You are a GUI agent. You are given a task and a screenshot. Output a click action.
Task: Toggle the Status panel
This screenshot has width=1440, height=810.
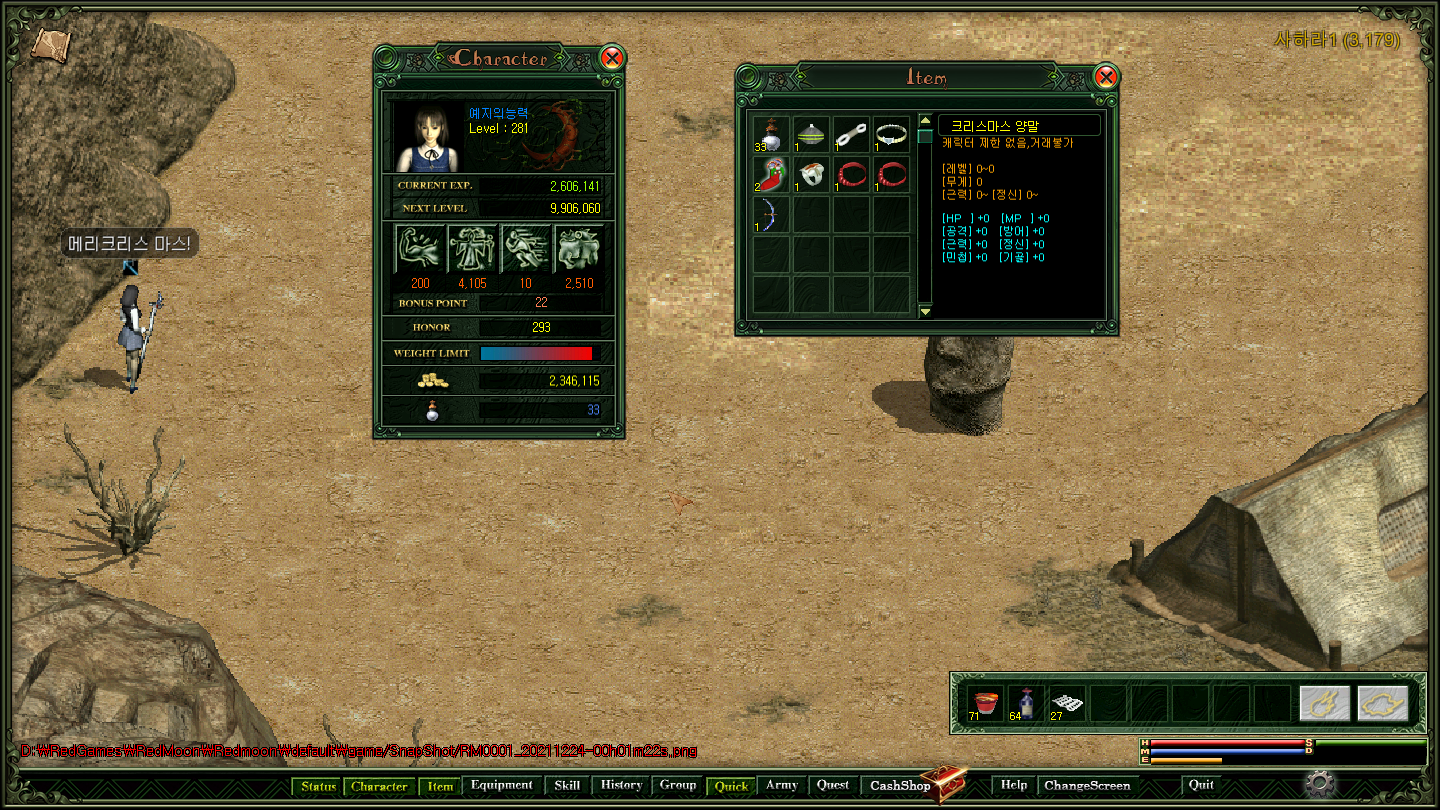319,787
